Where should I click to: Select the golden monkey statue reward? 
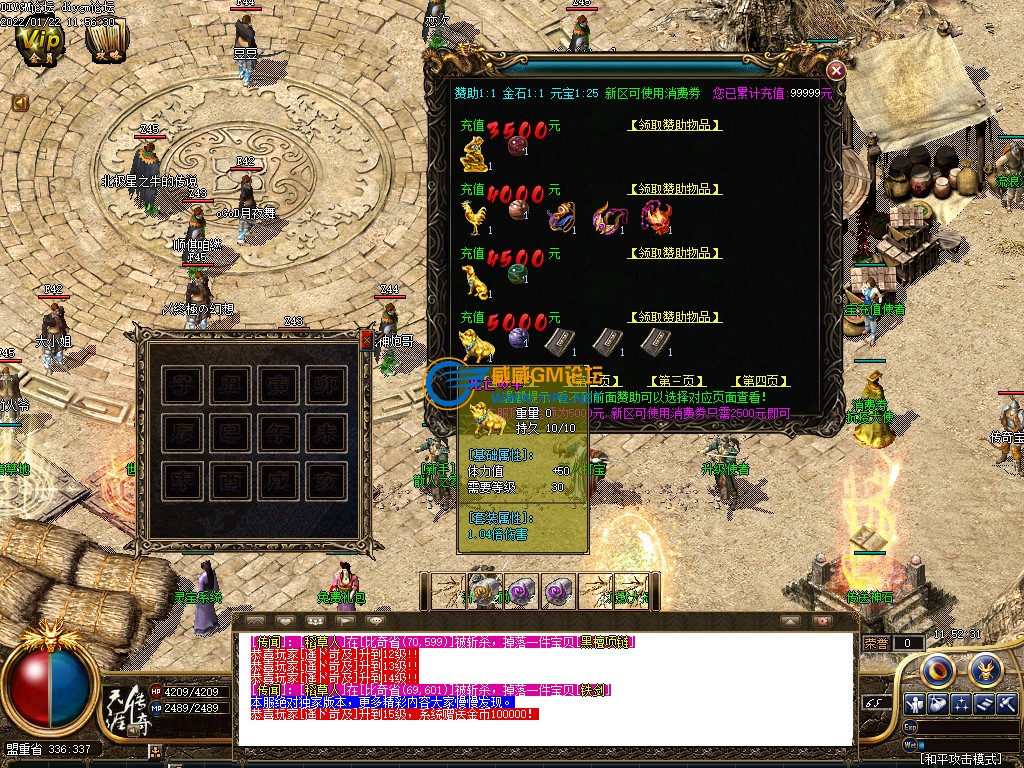click(474, 154)
